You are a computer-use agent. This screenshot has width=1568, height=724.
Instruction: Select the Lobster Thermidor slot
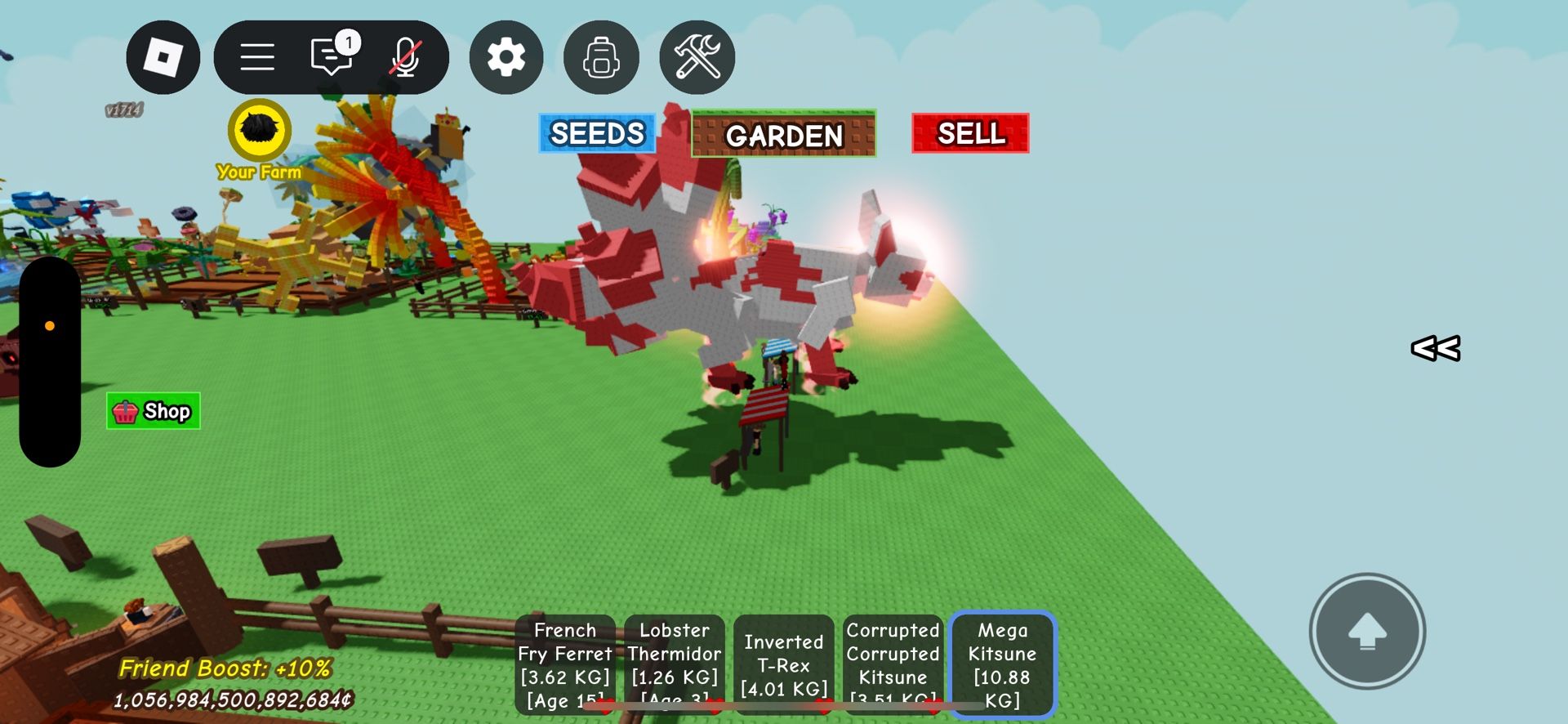click(x=675, y=664)
